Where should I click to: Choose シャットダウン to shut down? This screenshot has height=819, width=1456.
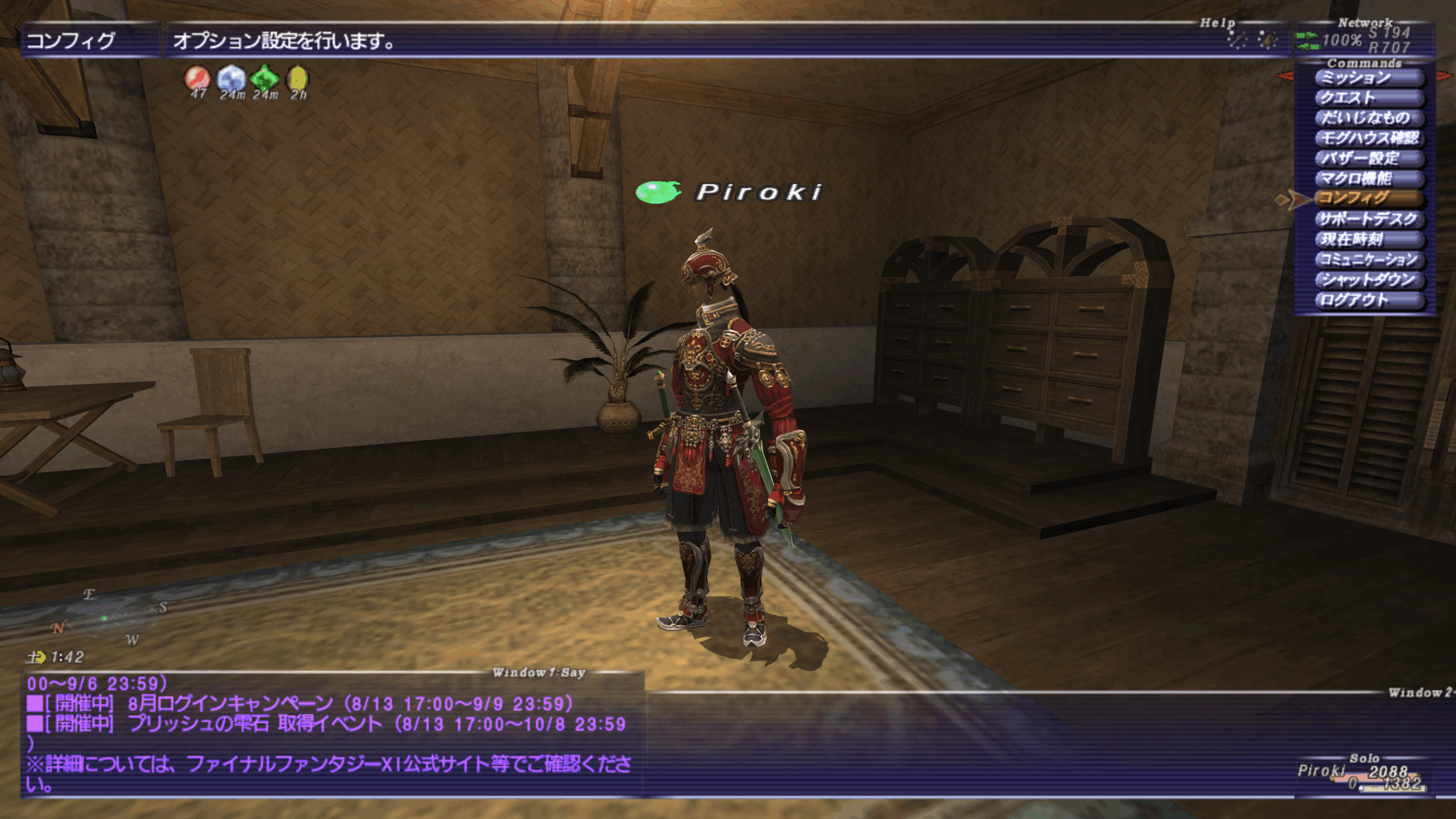pos(1368,280)
